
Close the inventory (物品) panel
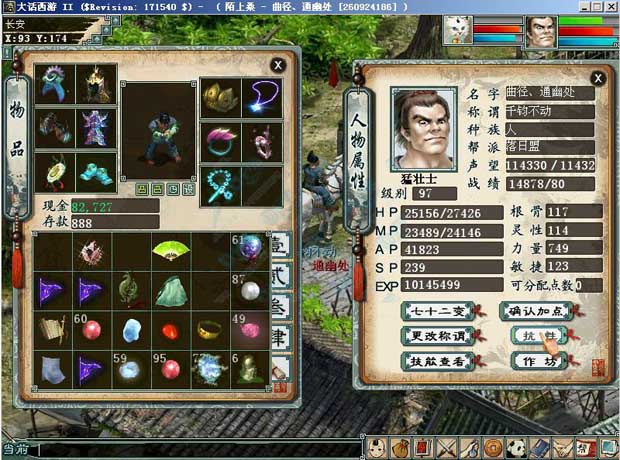click(x=277, y=66)
